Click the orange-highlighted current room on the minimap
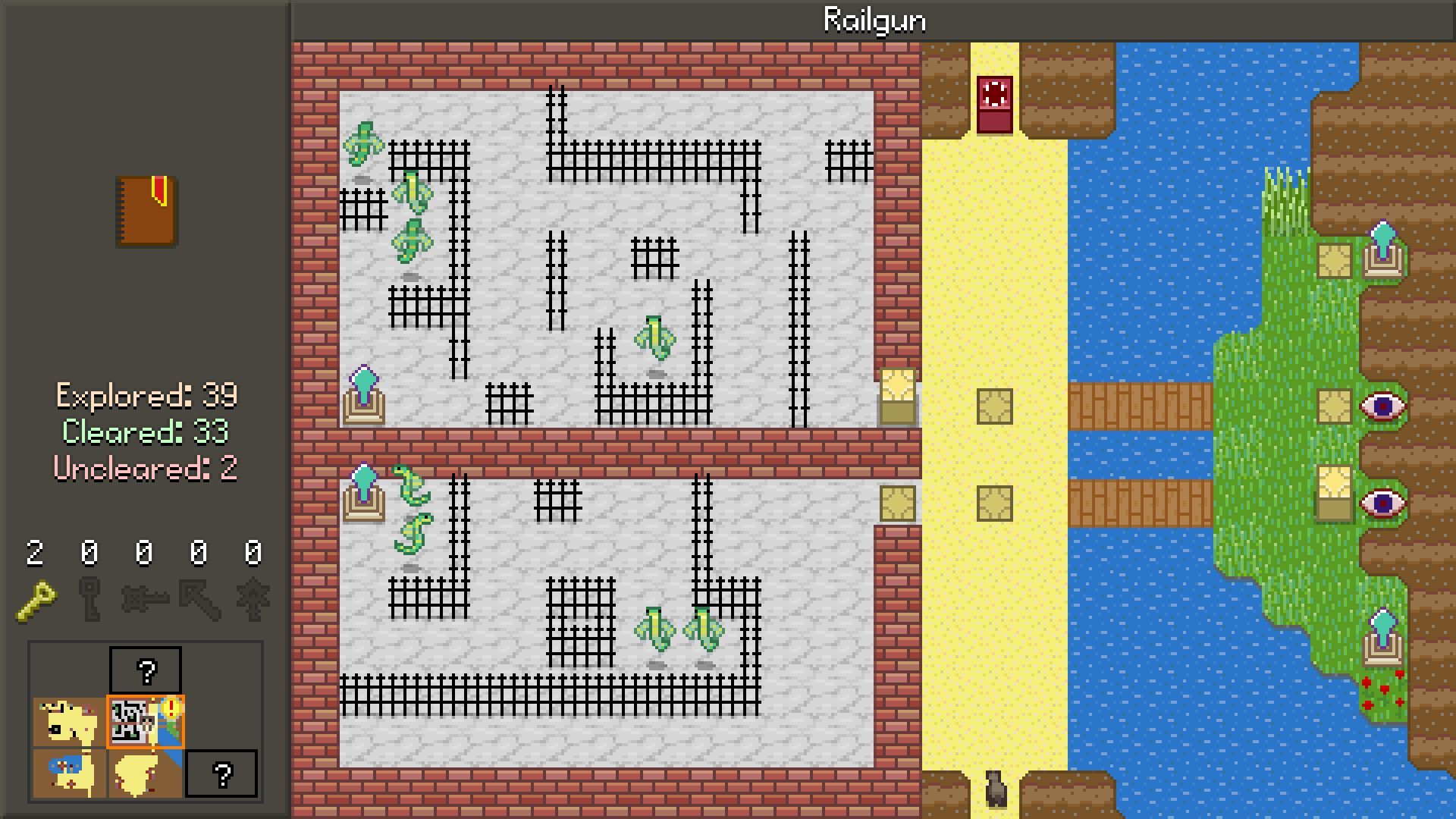Viewport: 1456px width, 819px height. (145, 721)
